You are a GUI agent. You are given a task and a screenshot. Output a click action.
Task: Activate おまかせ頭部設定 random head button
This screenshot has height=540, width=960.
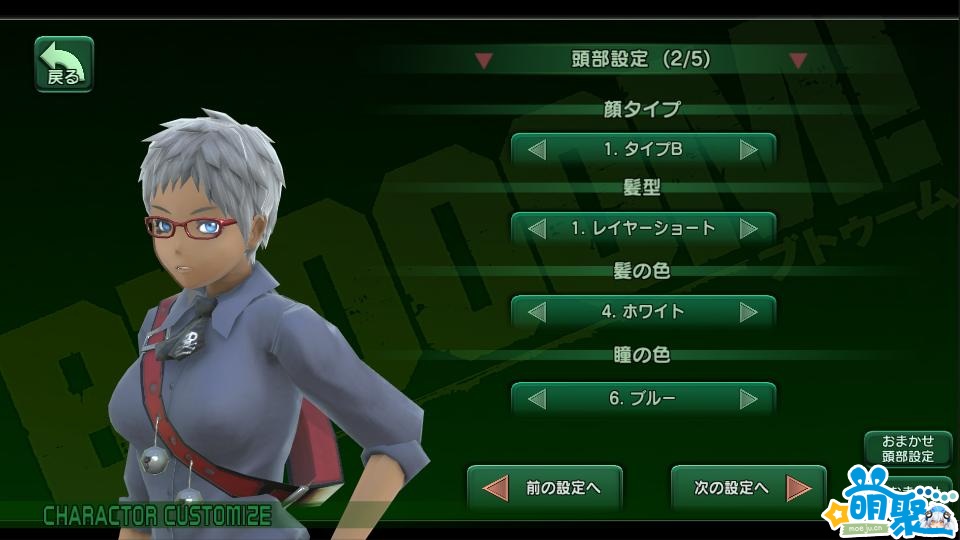(x=908, y=449)
